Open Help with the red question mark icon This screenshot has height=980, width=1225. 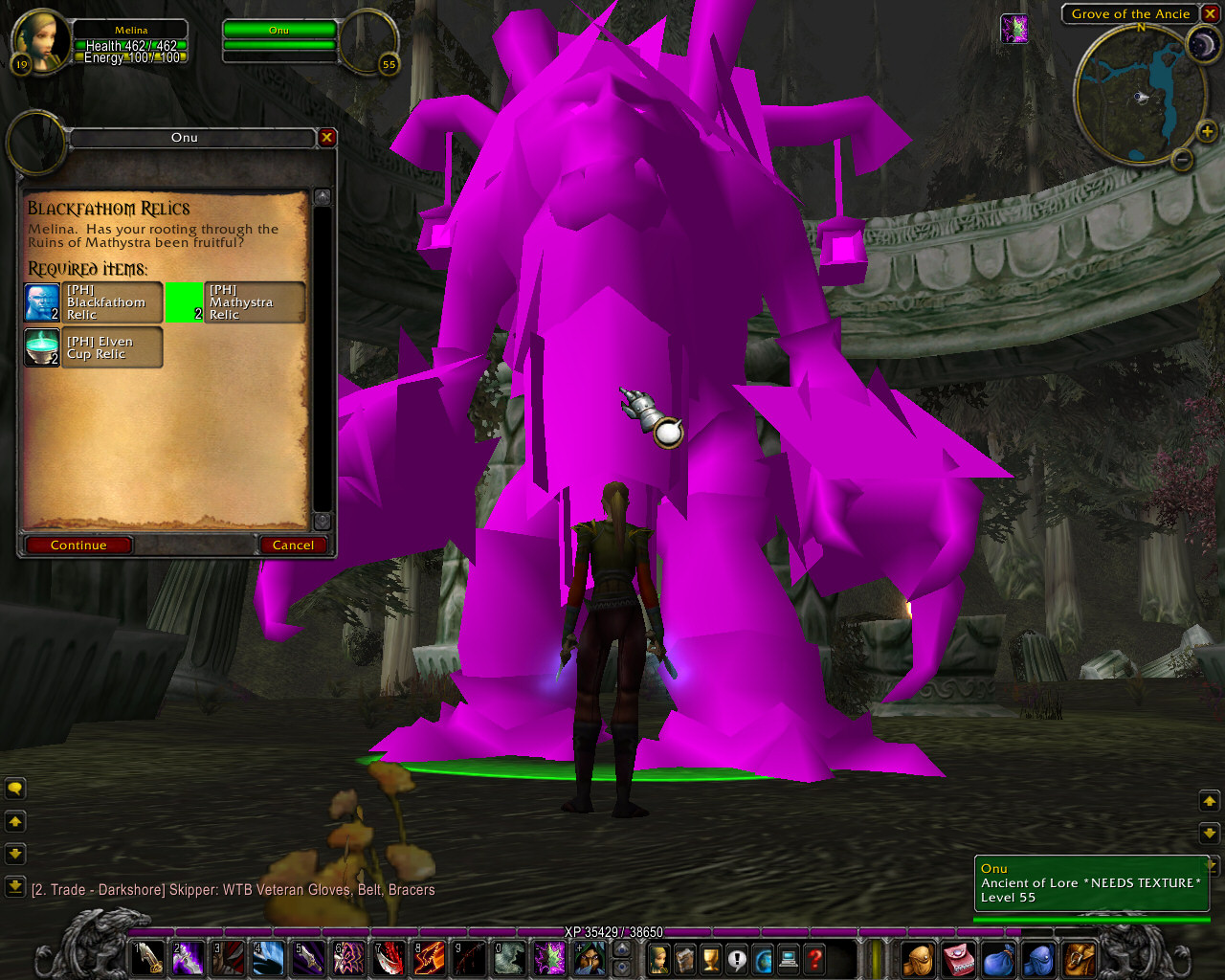tap(814, 958)
